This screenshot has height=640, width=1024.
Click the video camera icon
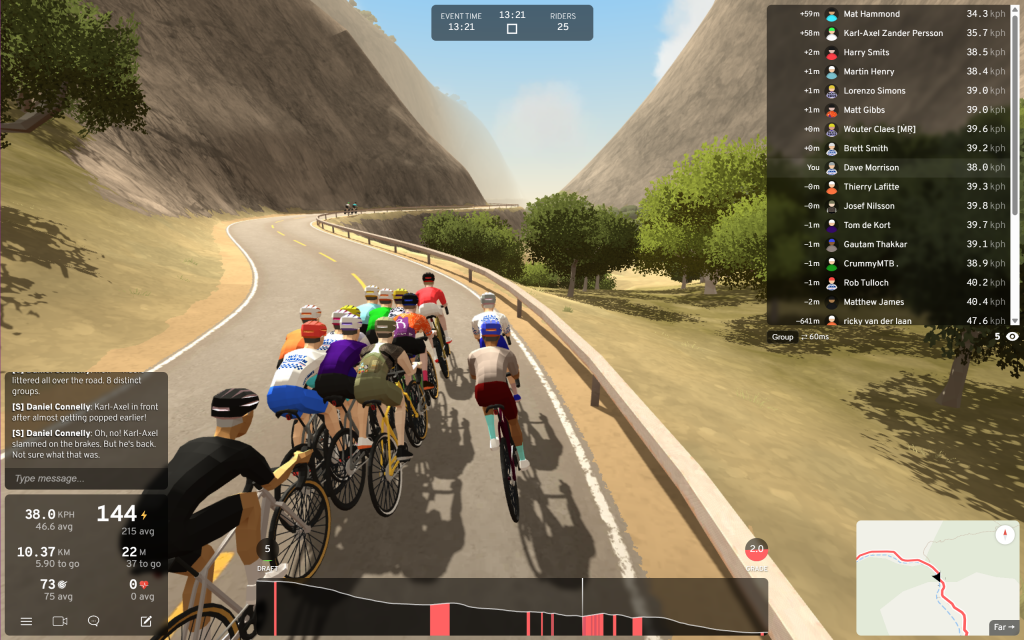(x=59, y=621)
